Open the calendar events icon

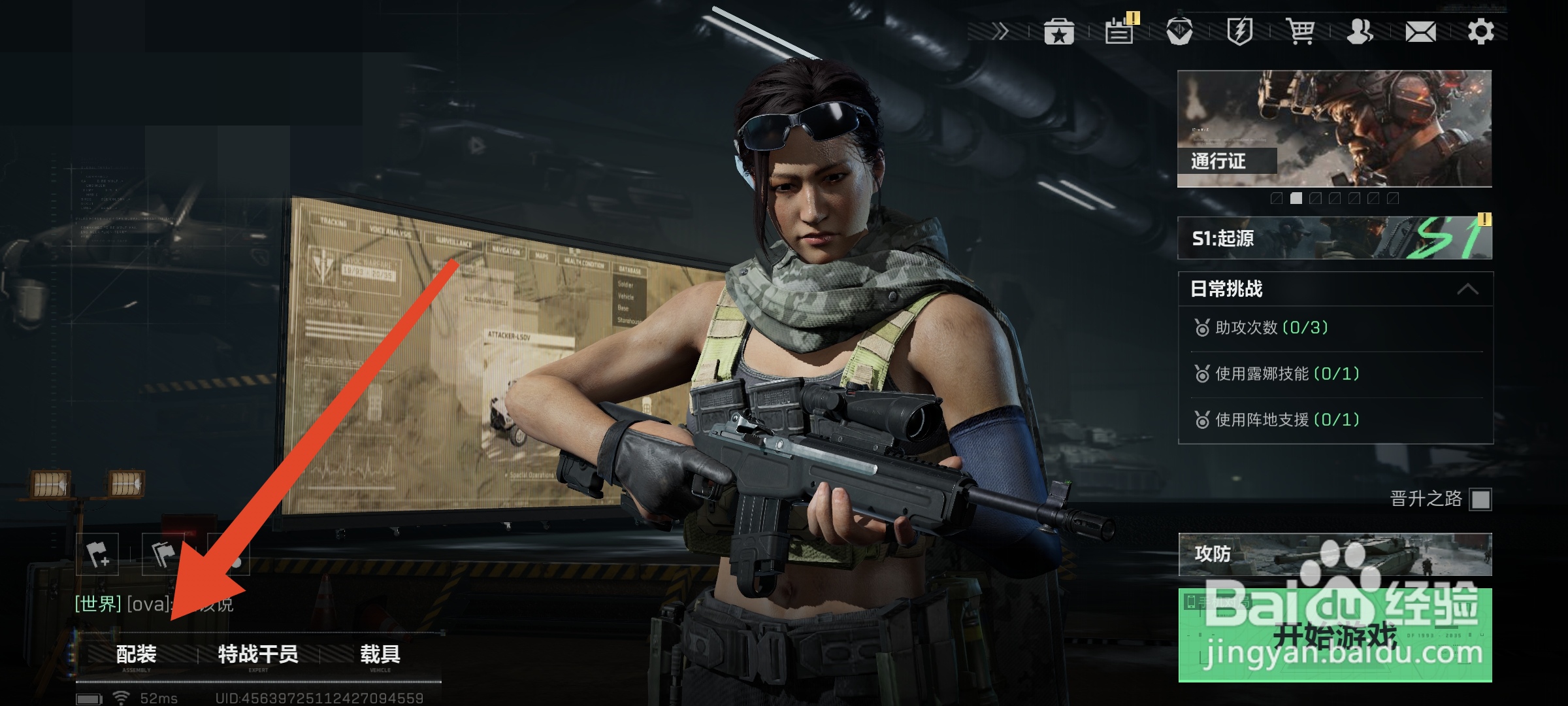click(x=1119, y=31)
